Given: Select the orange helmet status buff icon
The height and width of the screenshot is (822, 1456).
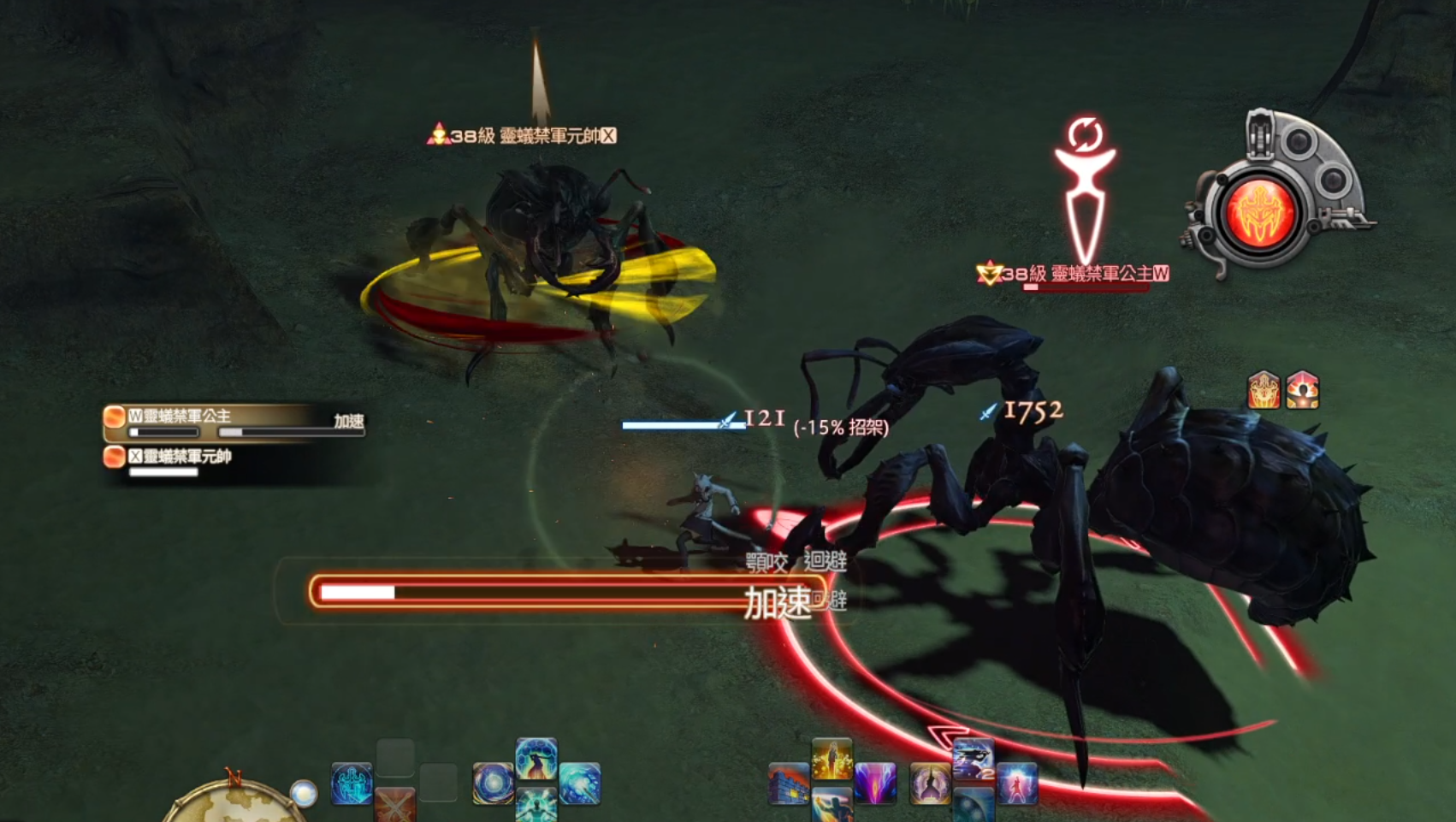Looking at the screenshot, I should (x=1264, y=391).
